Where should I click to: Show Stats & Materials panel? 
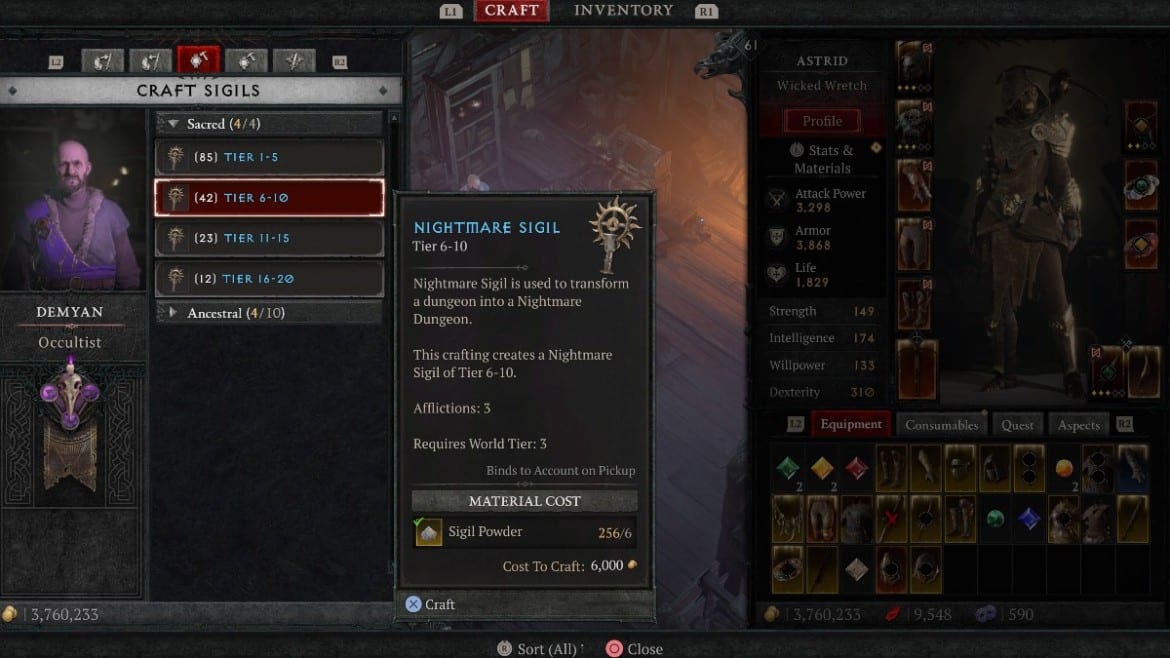(x=822, y=159)
